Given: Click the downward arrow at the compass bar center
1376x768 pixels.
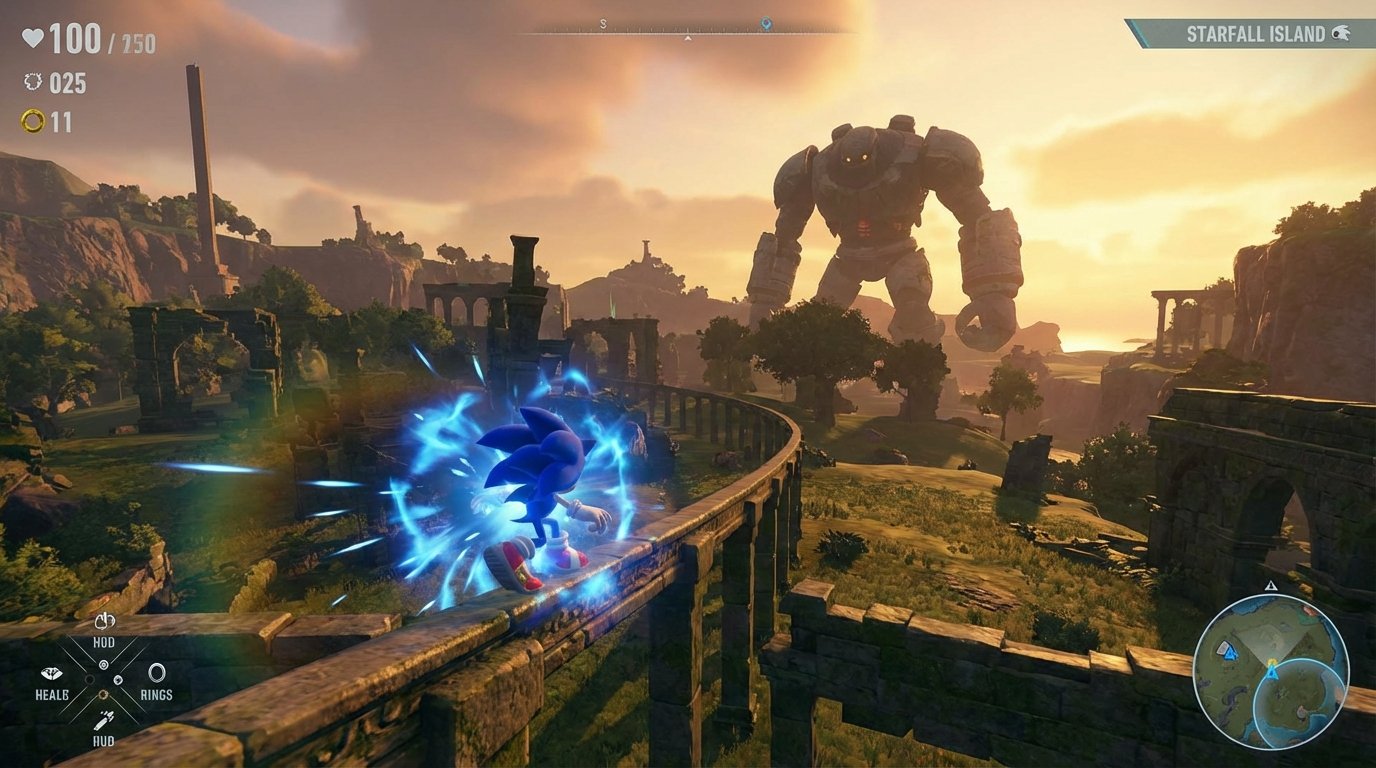Looking at the screenshot, I should point(687,40).
